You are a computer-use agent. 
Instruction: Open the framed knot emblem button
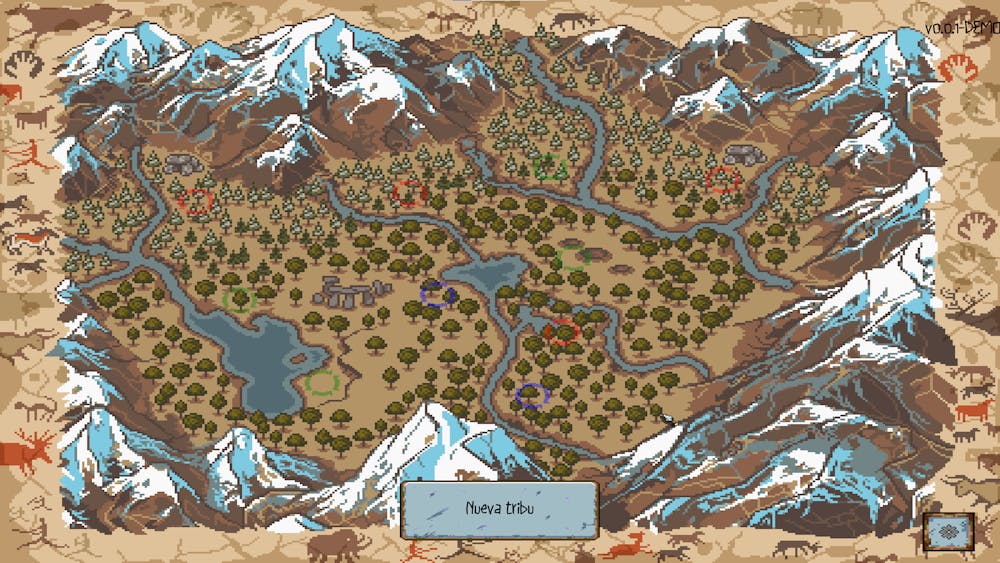pyautogui.click(x=948, y=531)
